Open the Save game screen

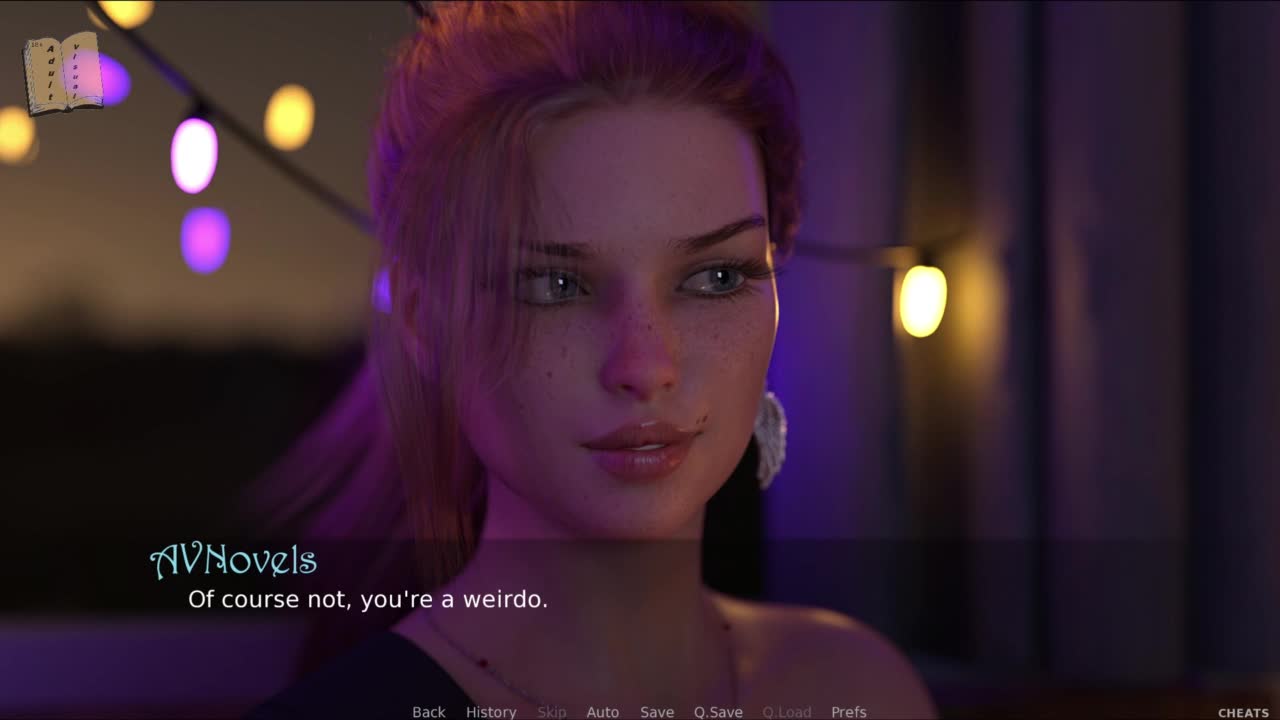pyautogui.click(x=657, y=712)
